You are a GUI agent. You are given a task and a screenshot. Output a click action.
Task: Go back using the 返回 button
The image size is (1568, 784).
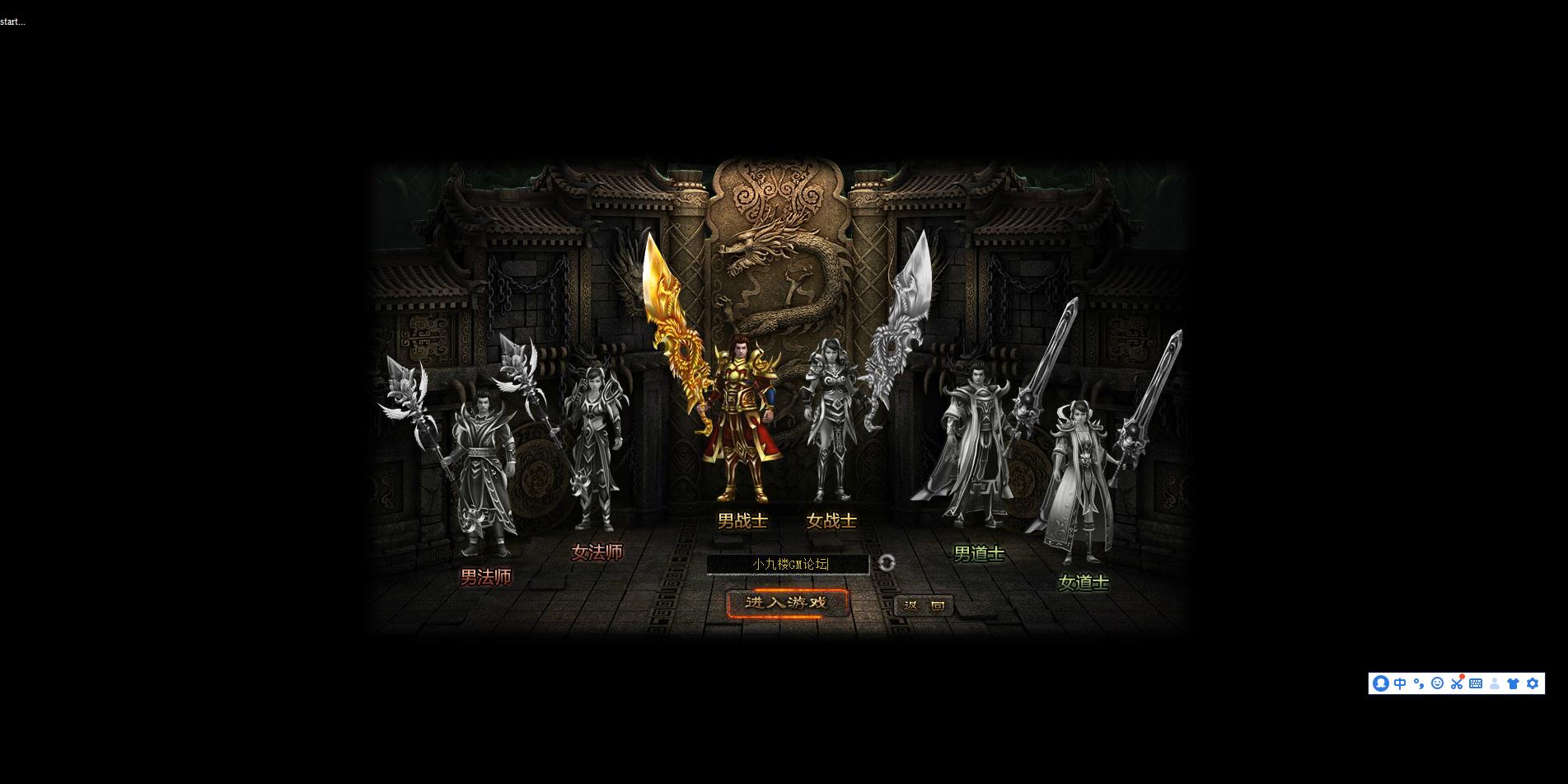click(x=924, y=606)
